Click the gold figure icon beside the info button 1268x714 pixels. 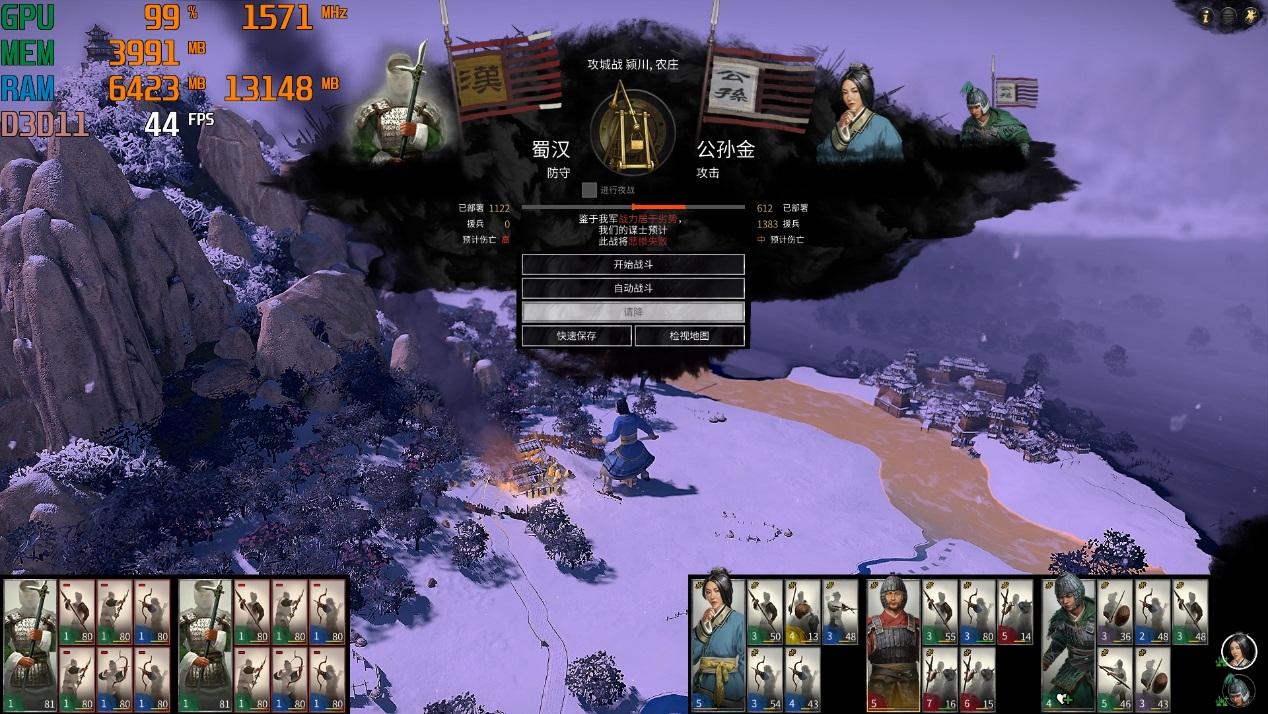tap(1250, 15)
